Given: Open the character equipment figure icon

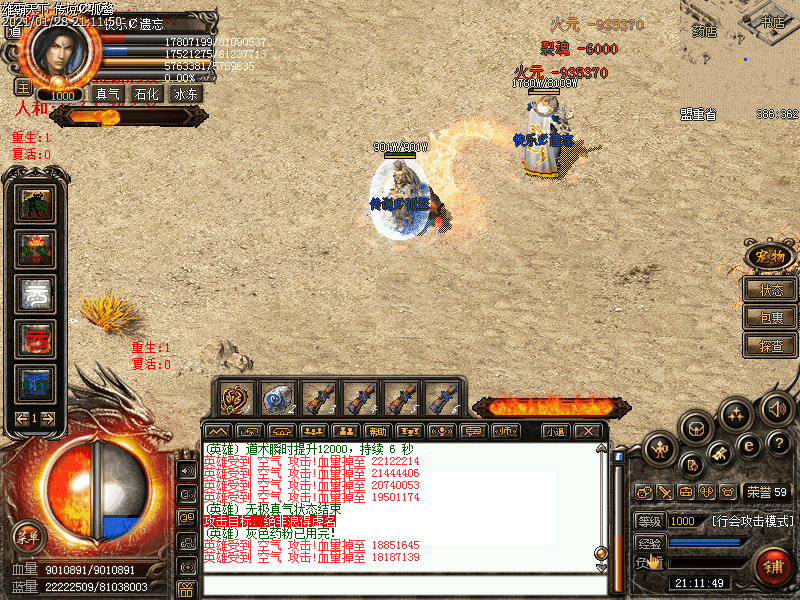Looking at the screenshot, I should click(x=661, y=447).
